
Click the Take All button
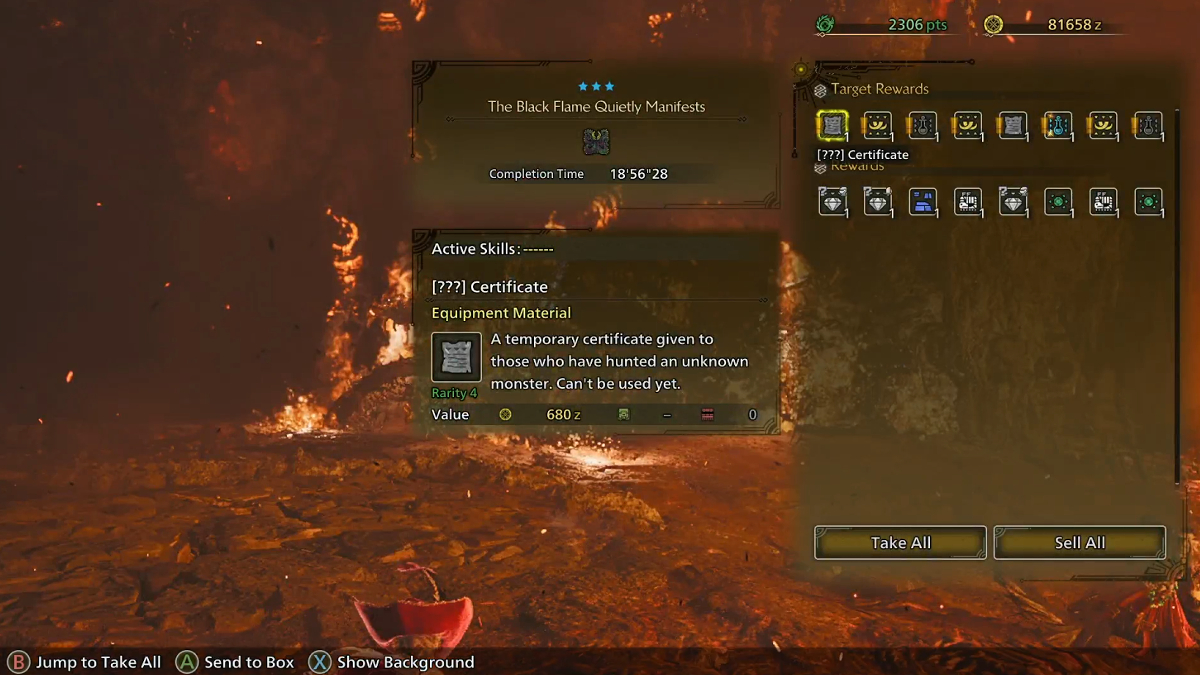tap(900, 543)
